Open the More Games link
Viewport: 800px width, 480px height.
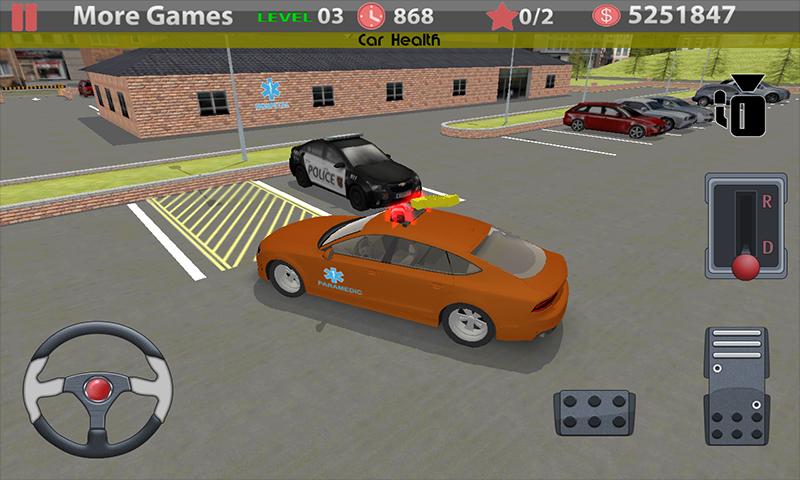153,16
